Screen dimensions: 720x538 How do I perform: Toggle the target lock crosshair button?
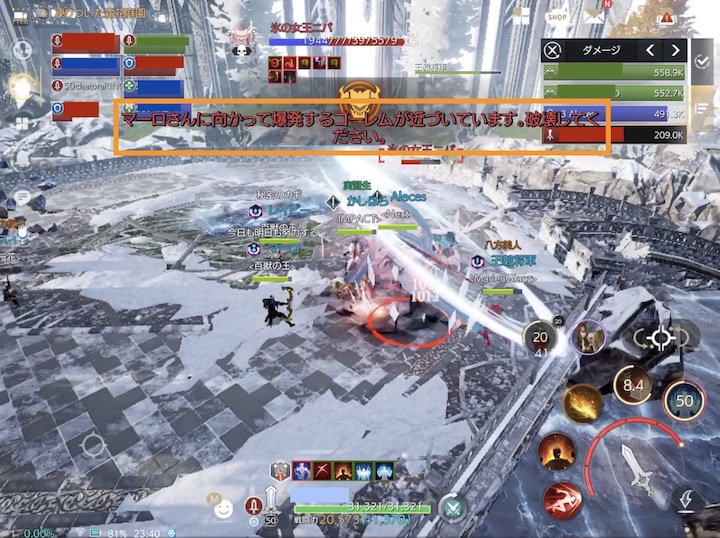(x=659, y=338)
